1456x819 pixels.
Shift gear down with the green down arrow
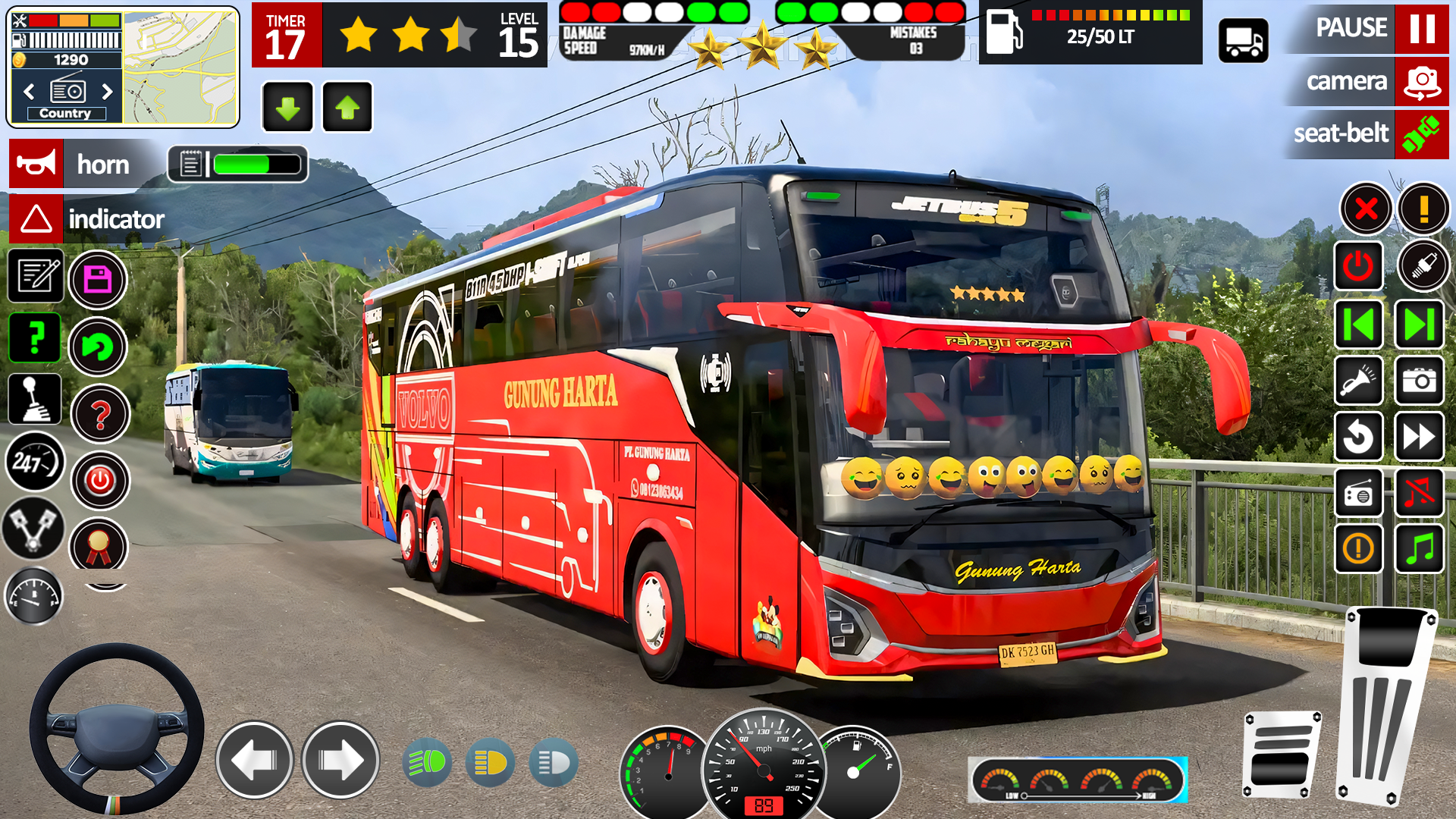287,108
